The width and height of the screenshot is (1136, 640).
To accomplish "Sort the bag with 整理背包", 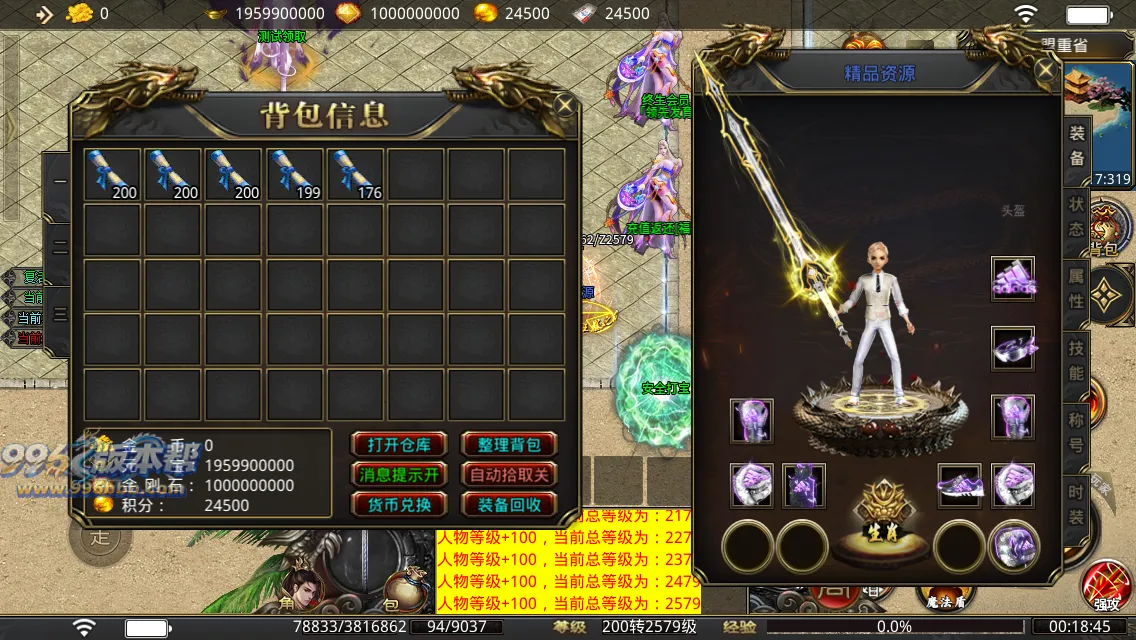I will click(x=508, y=445).
